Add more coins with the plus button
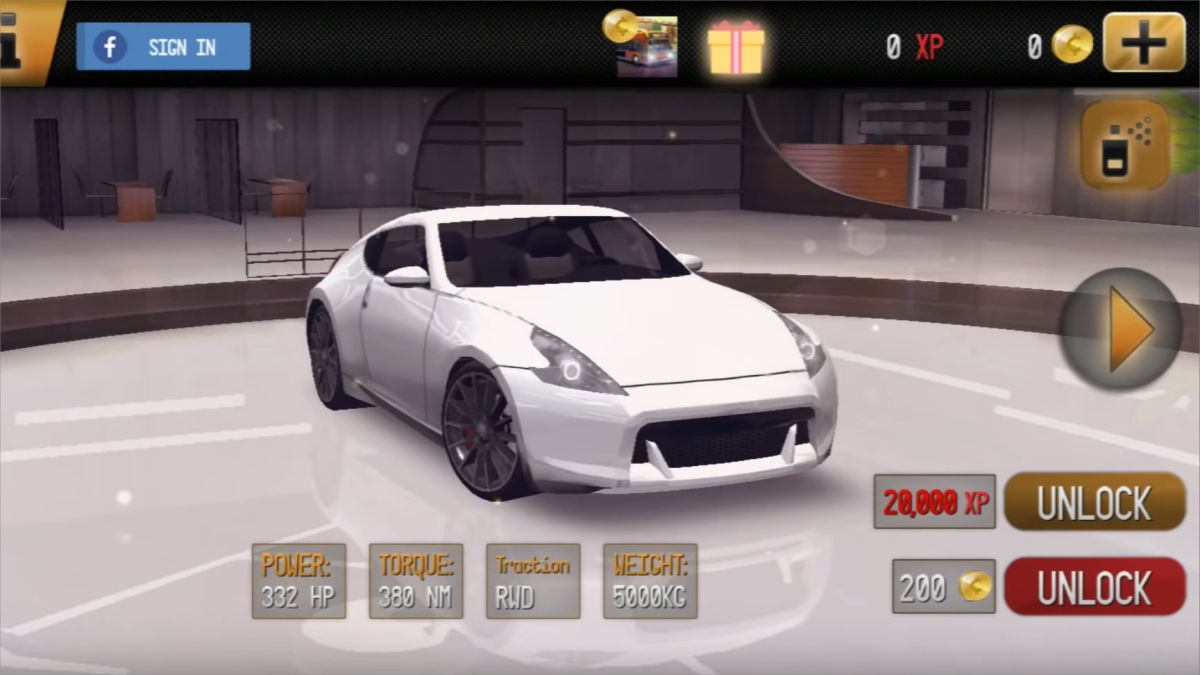 1144,43
